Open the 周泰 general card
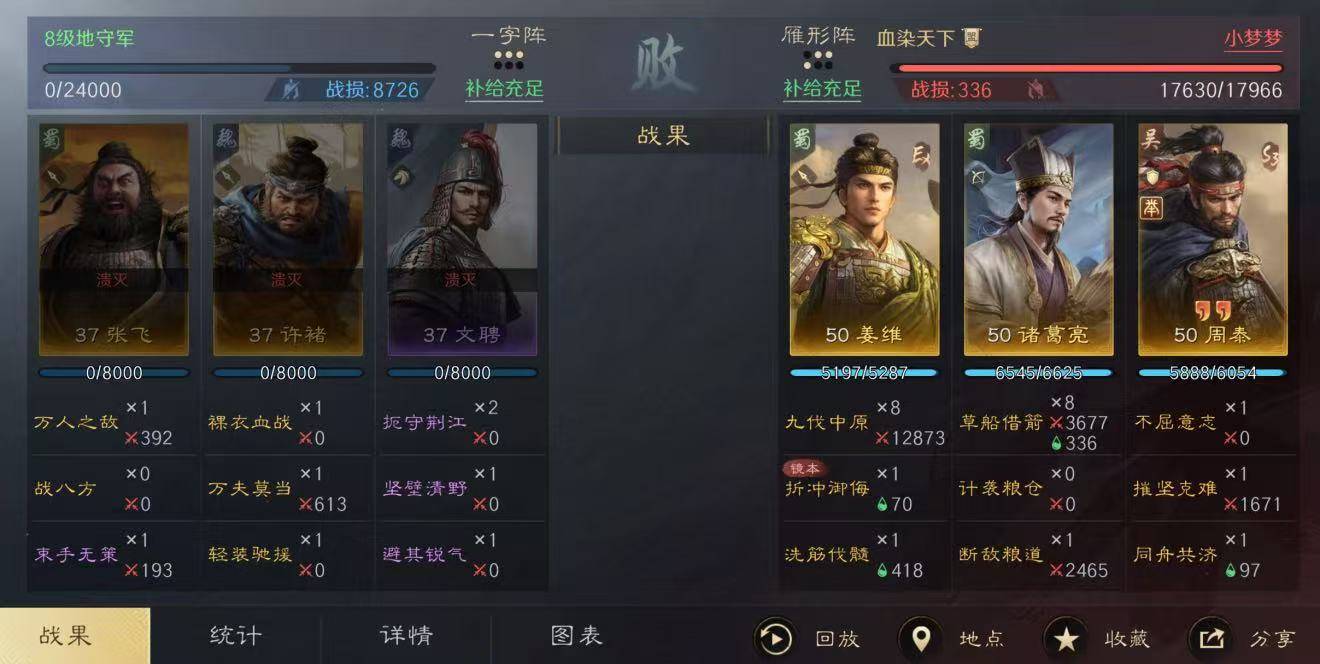 pyautogui.click(x=1212, y=239)
